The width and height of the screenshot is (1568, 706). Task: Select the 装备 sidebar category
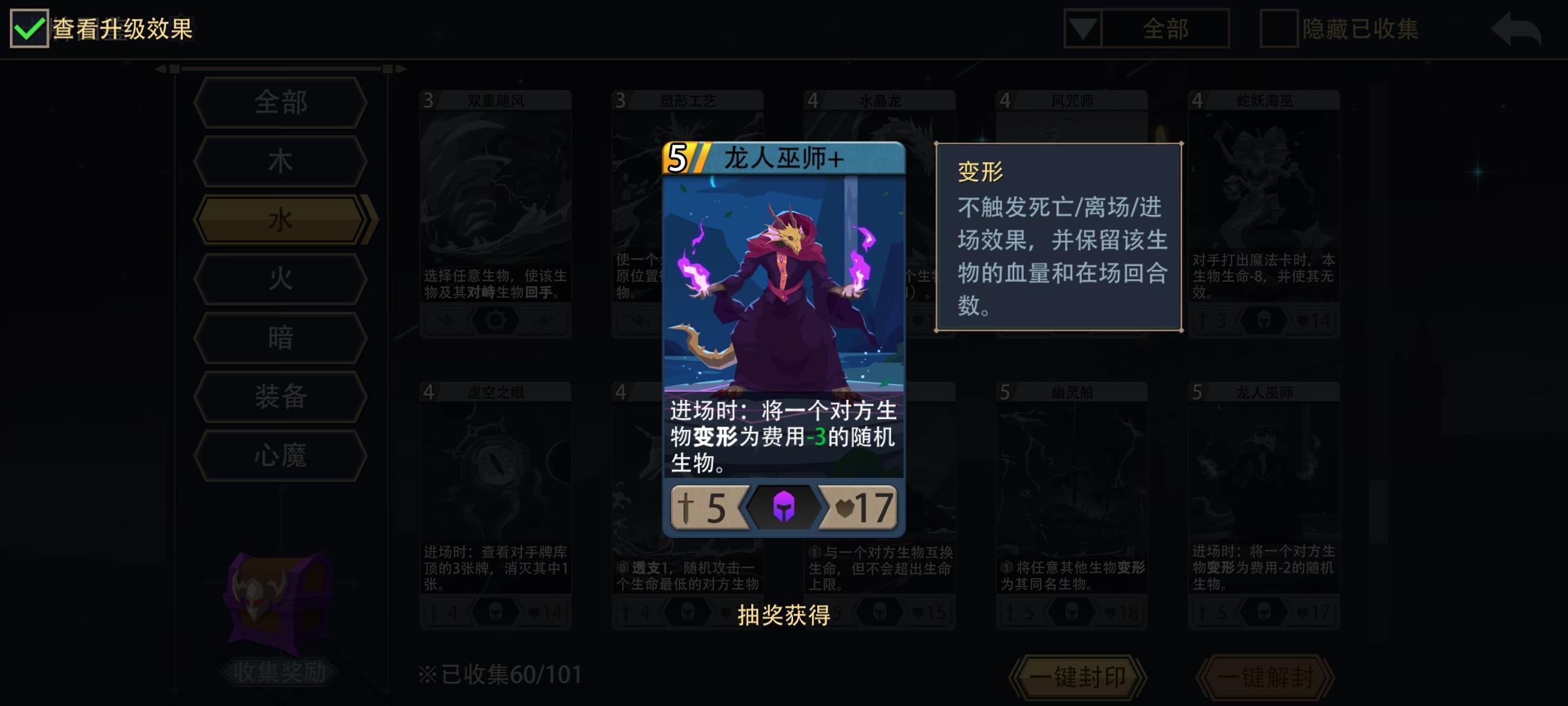click(x=280, y=395)
